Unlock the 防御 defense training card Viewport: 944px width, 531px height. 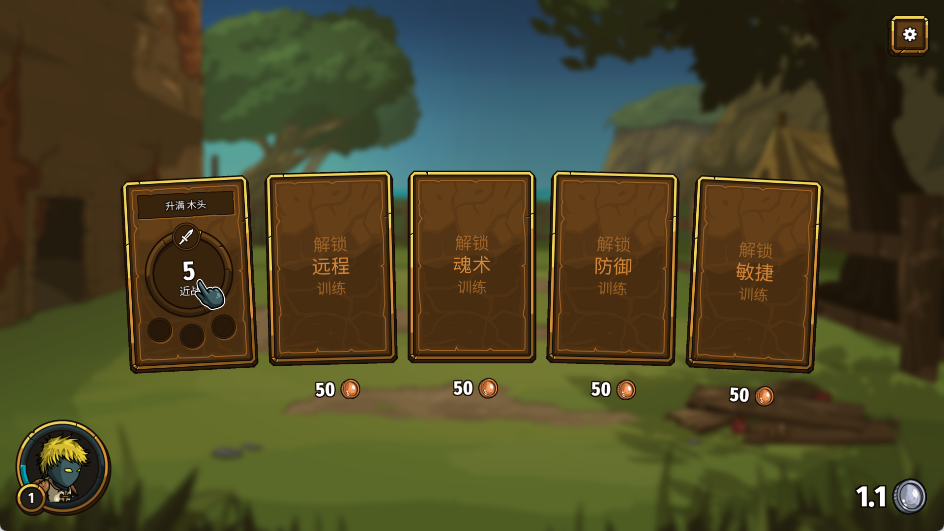(613, 266)
